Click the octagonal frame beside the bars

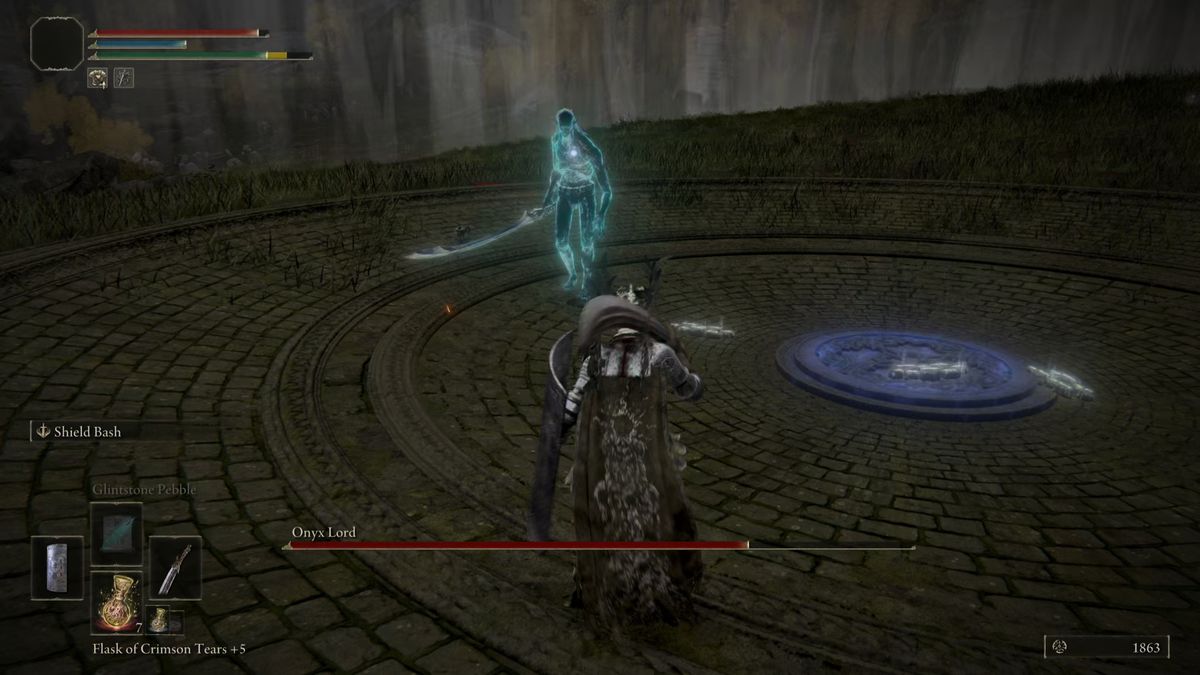tap(56, 44)
